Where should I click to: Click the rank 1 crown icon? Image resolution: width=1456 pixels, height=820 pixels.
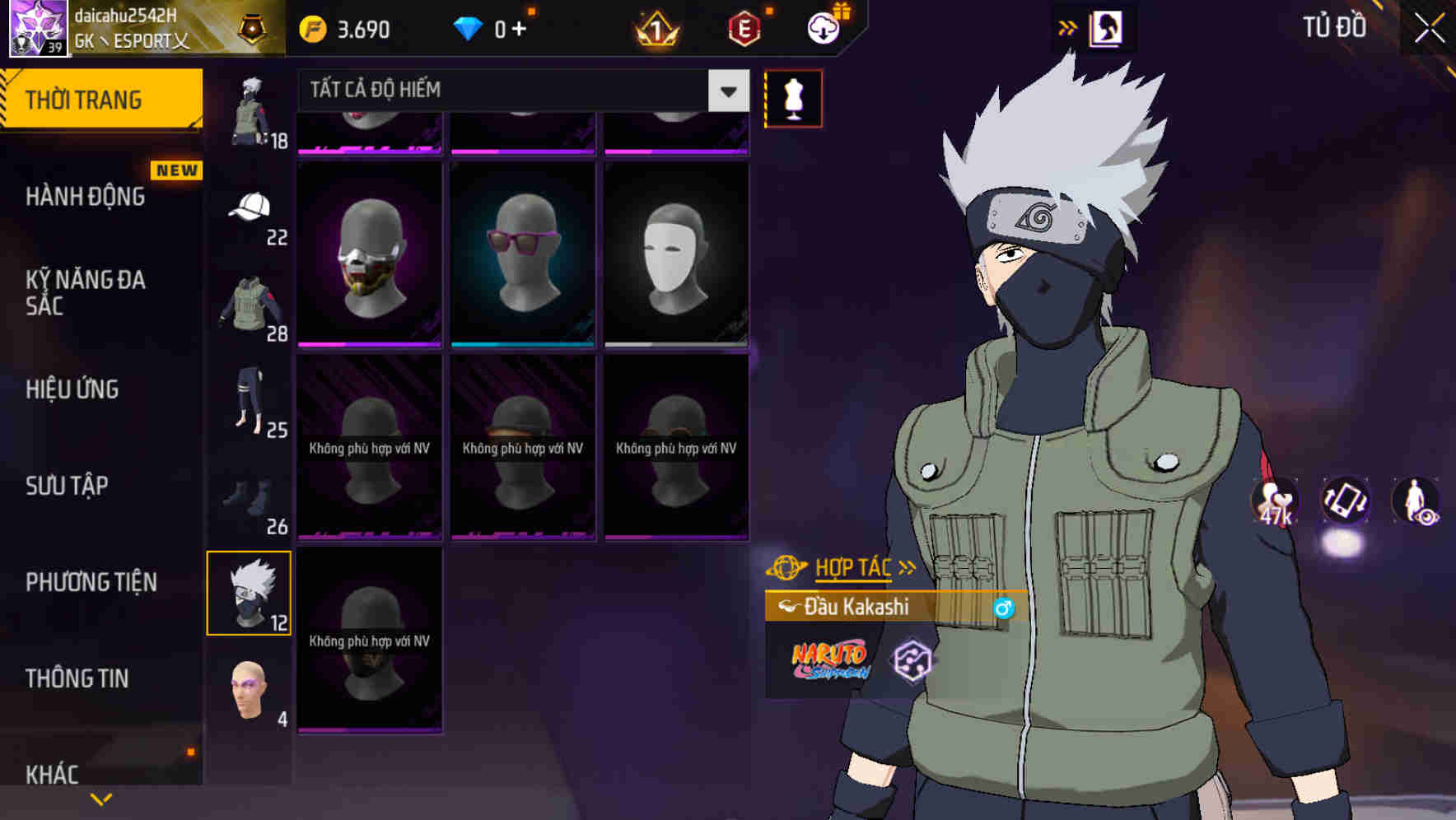click(x=655, y=27)
